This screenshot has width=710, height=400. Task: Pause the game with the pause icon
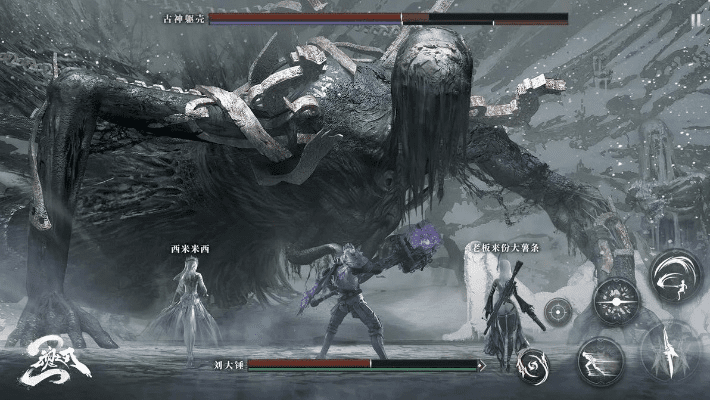click(694, 20)
